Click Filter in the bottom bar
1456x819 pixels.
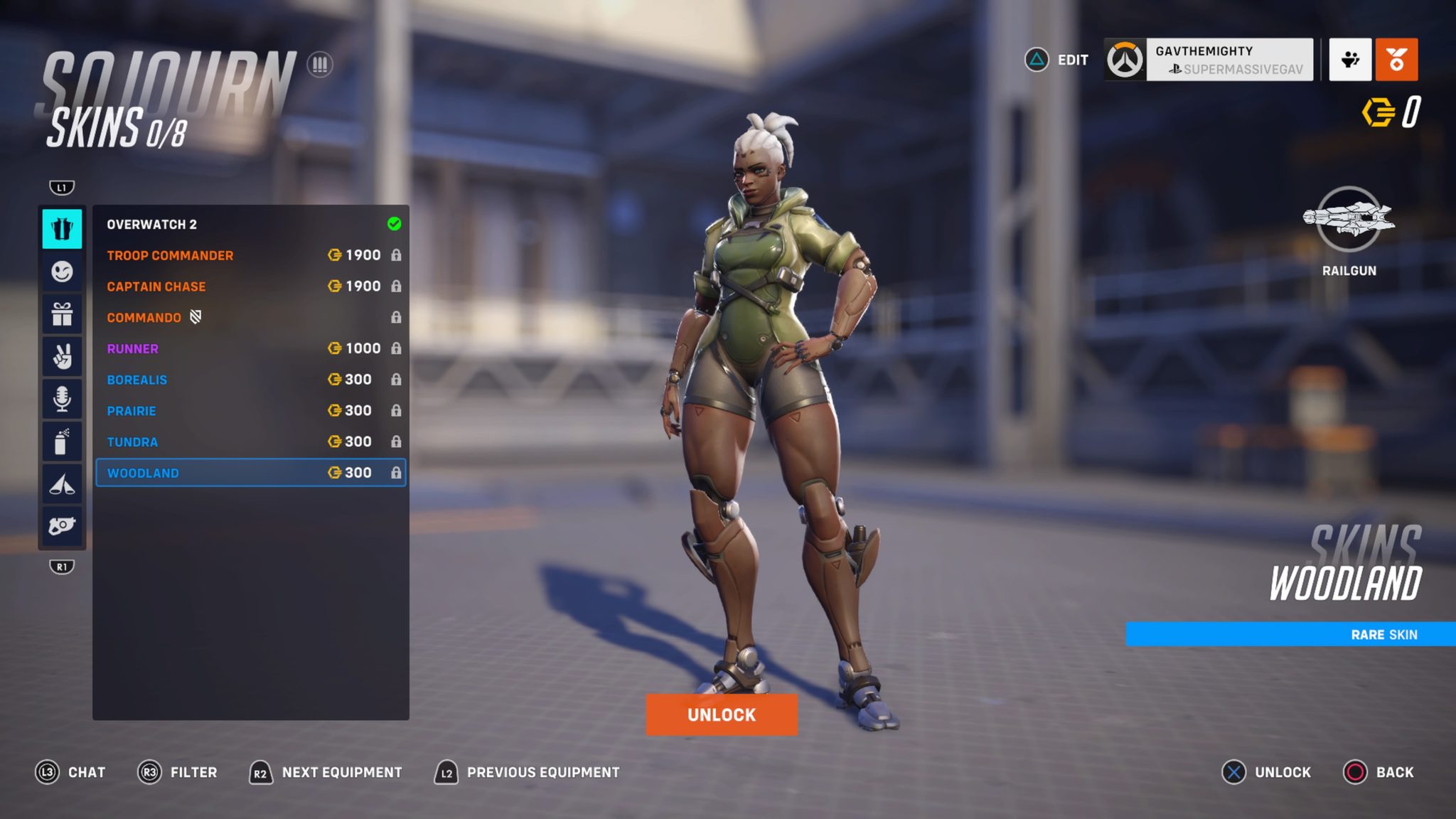(195, 772)
